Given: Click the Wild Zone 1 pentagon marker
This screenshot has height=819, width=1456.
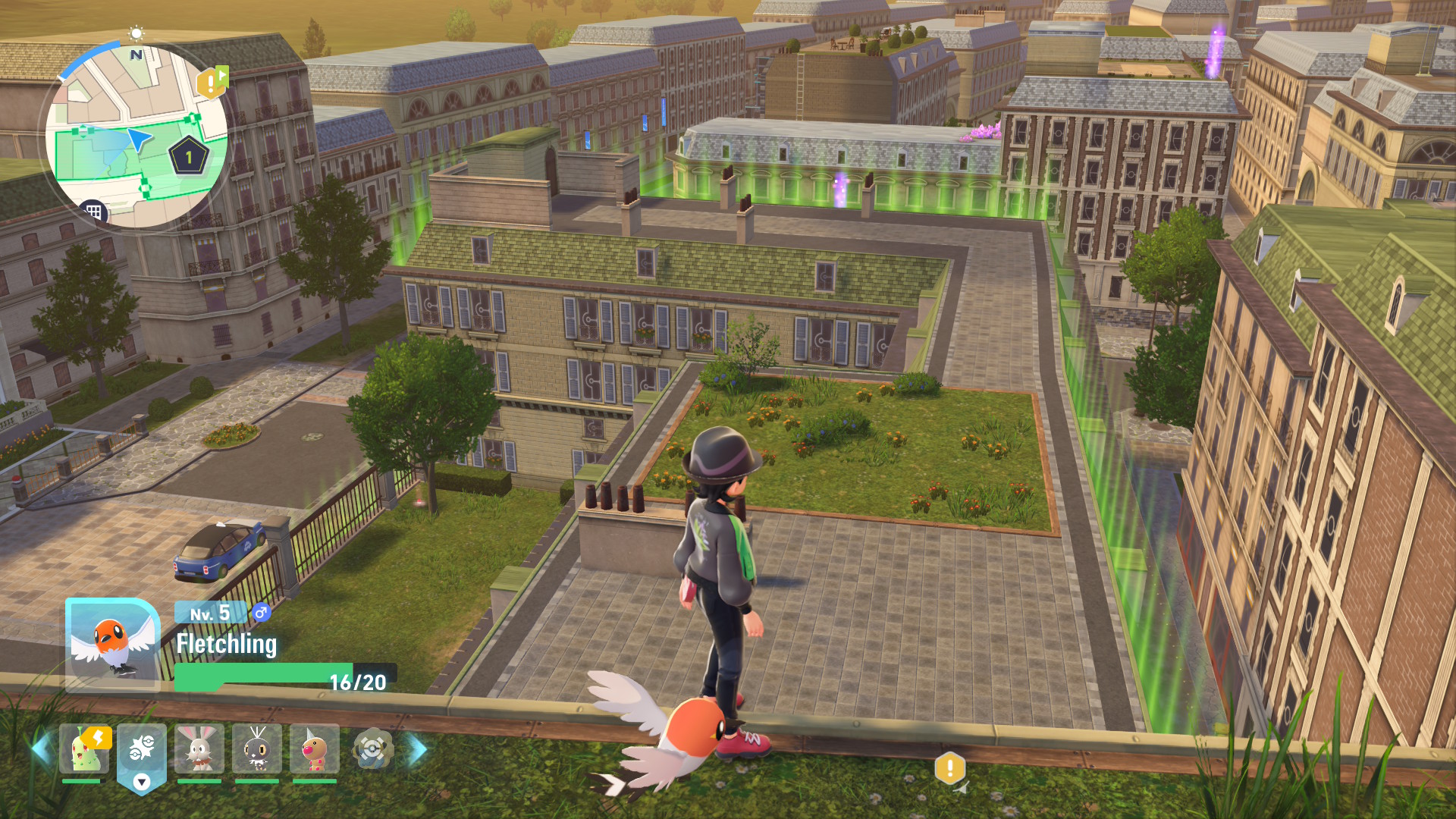Looking at the screenshot, I should pos(189,157).
